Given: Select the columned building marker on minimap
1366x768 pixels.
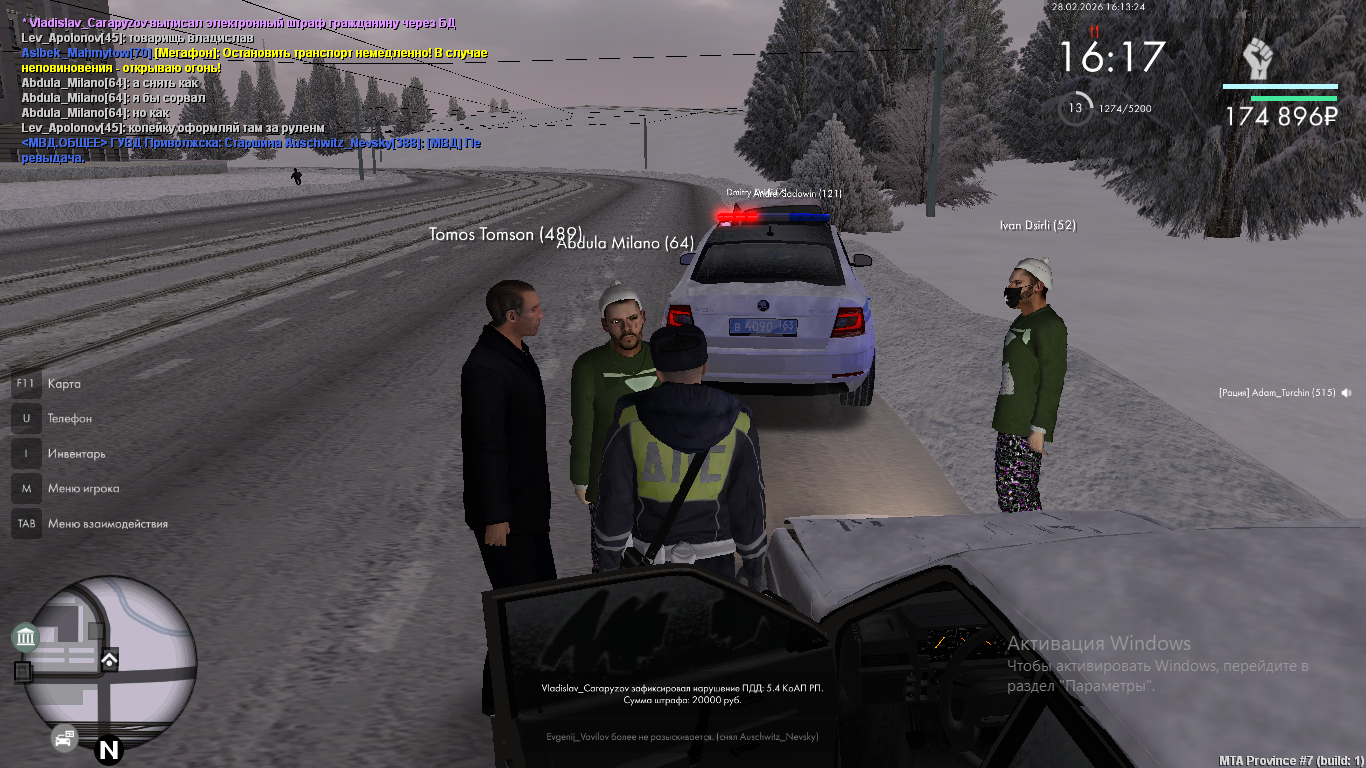Looking at the screenshot, I should click(26, 637).
